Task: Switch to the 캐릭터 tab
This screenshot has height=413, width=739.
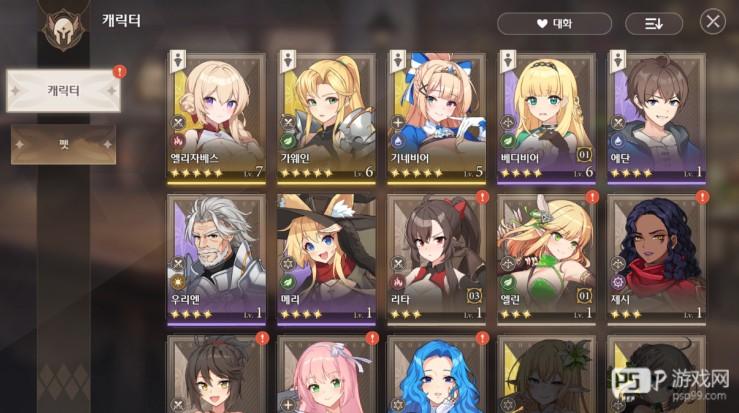Action: (63, 91)
